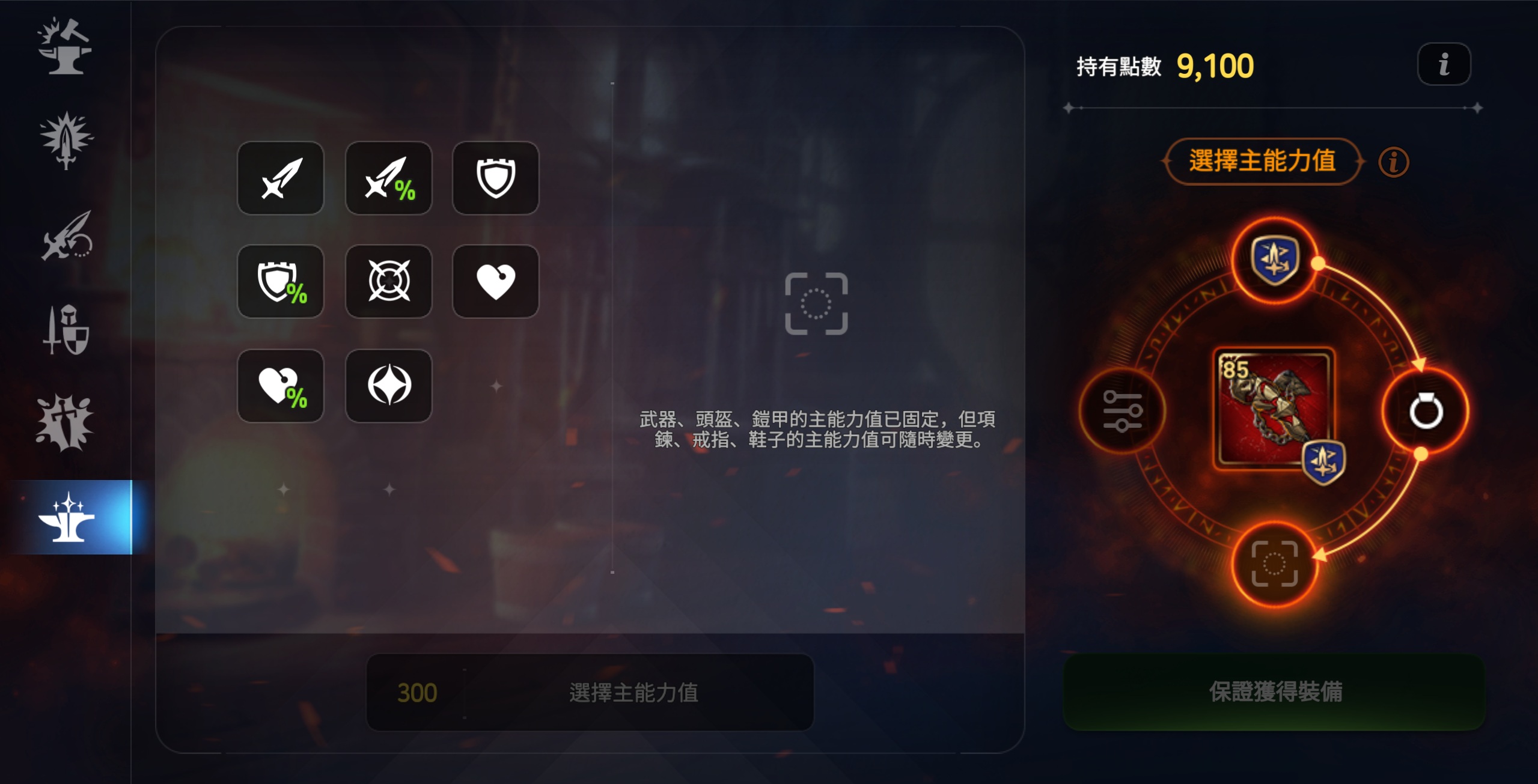Select the four-point star stat icon
Image resolution: width=1538 pixels, height=784 pixels.
tap(388, 386)
